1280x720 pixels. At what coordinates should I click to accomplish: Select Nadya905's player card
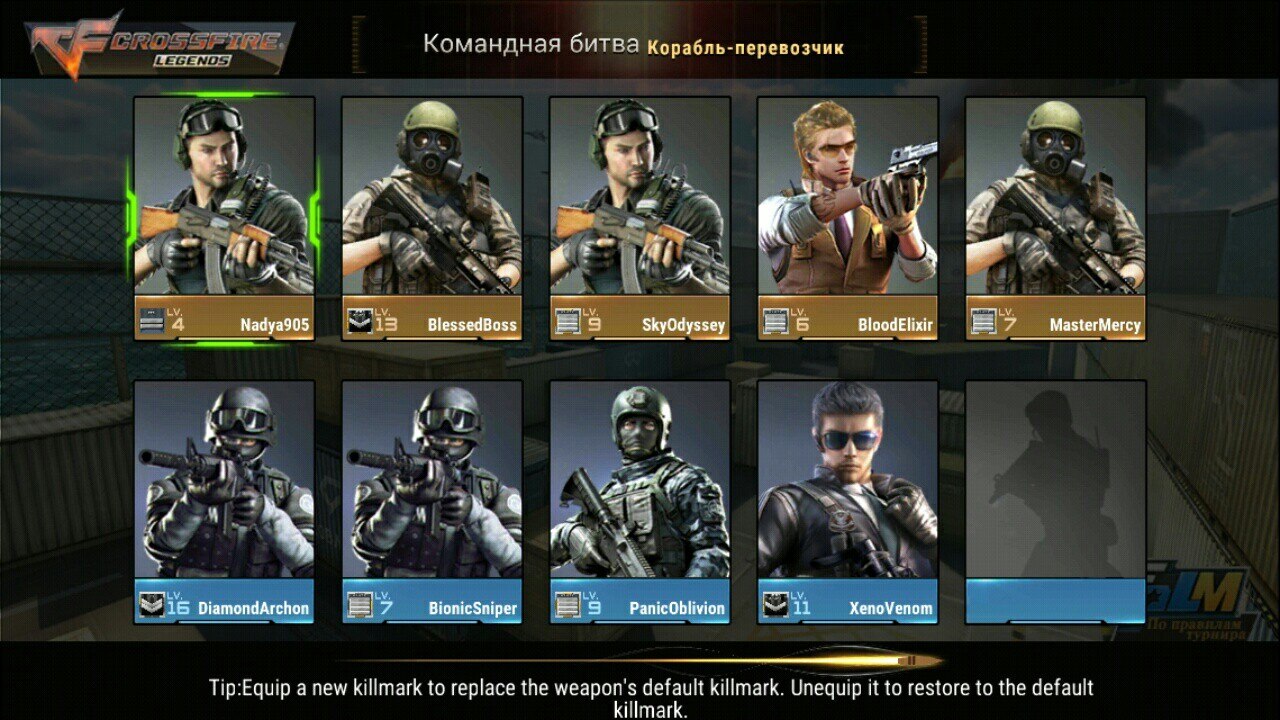click(x=224, y=218)
